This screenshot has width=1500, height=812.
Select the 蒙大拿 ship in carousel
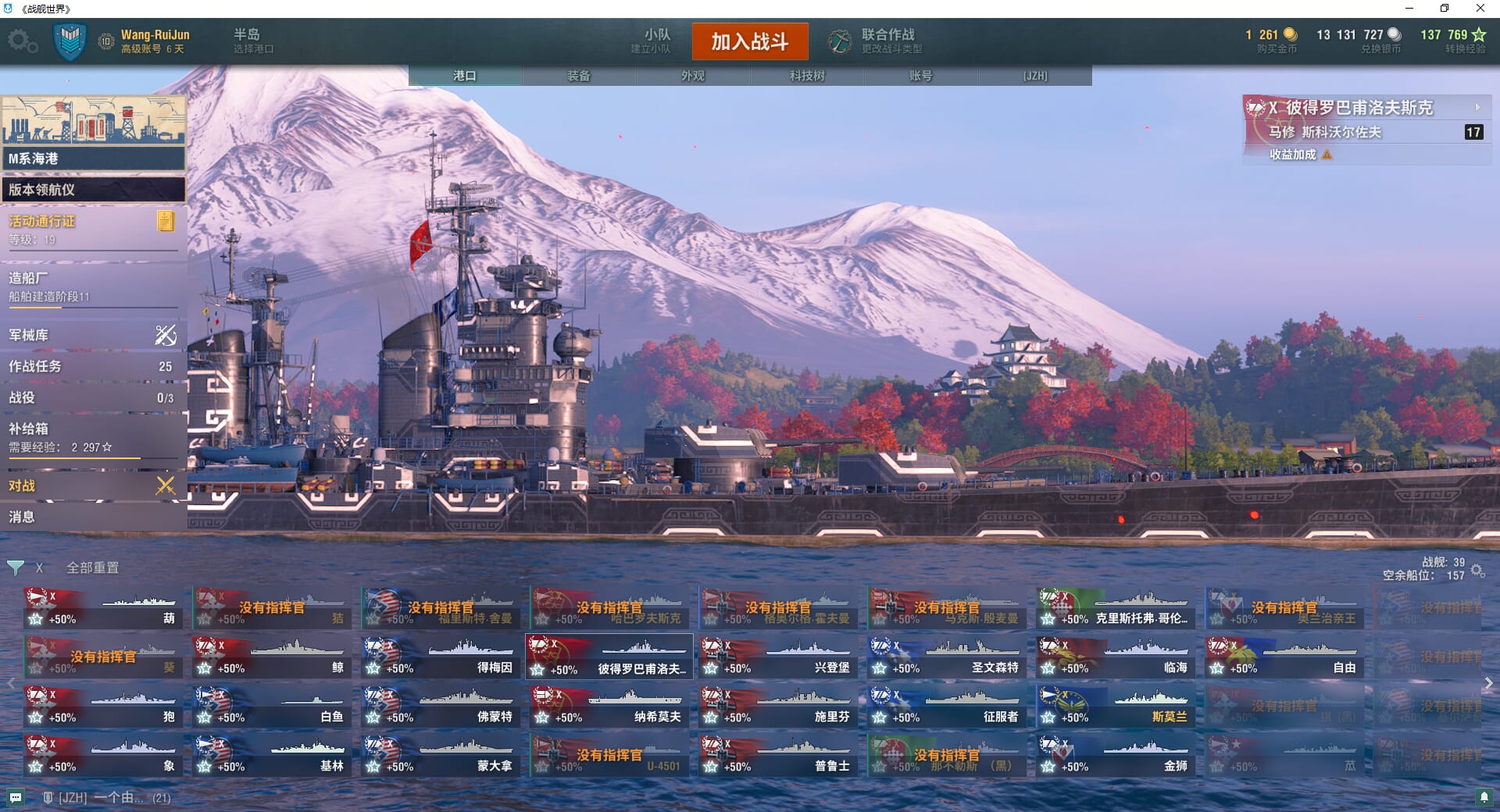point(441,756)
